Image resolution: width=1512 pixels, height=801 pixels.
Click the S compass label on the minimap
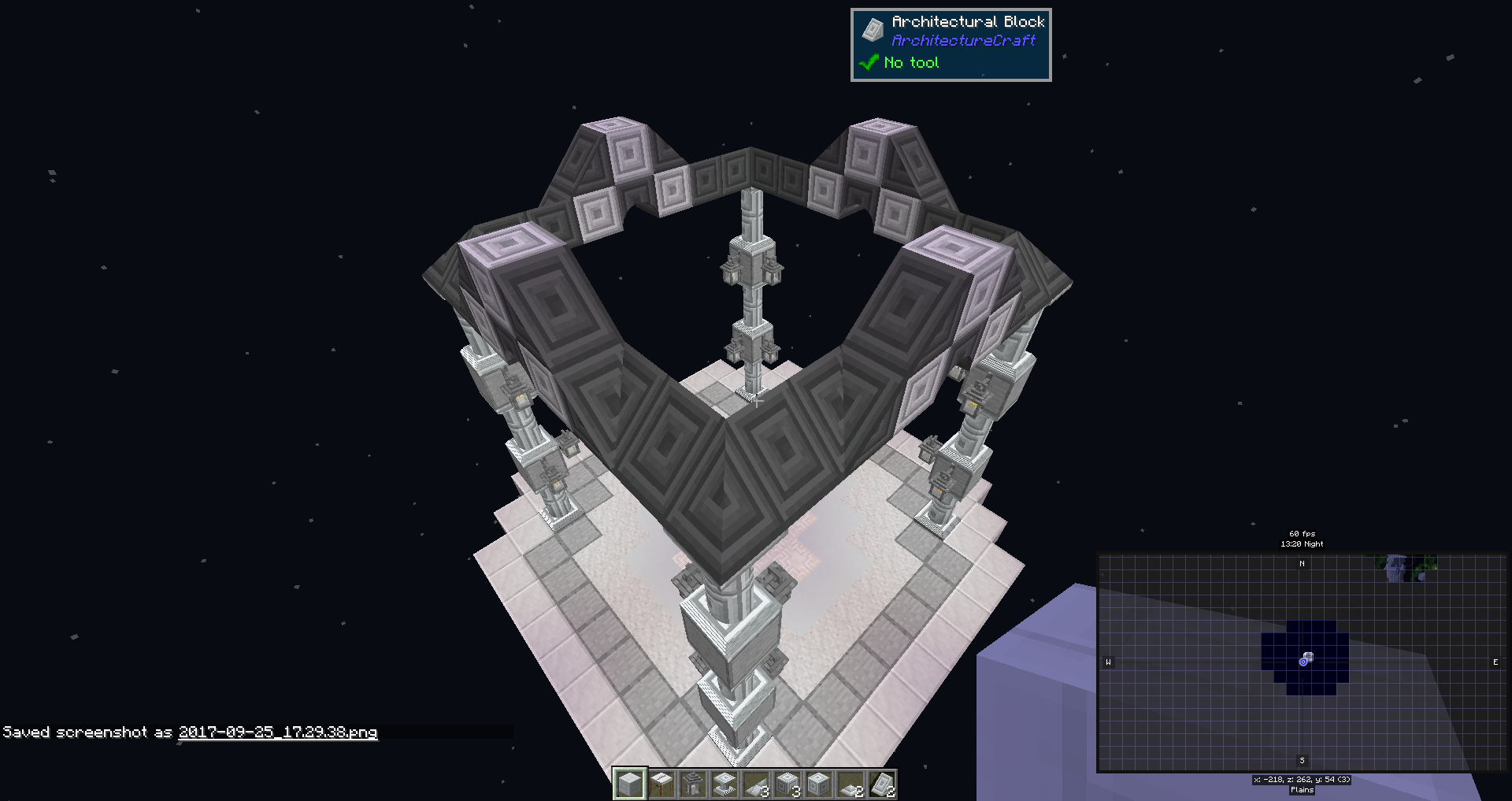[x=1301, y=760]
